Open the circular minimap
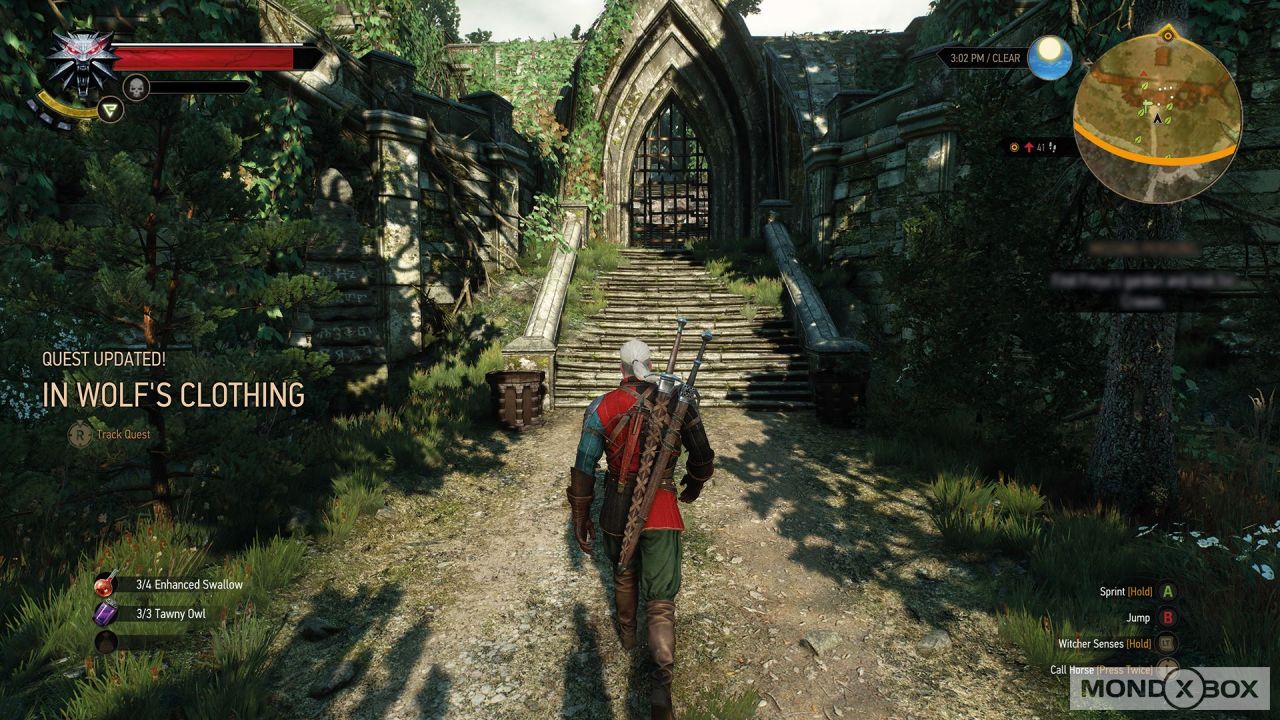The image size is (1280, 720). click(x=1157, y=118)
